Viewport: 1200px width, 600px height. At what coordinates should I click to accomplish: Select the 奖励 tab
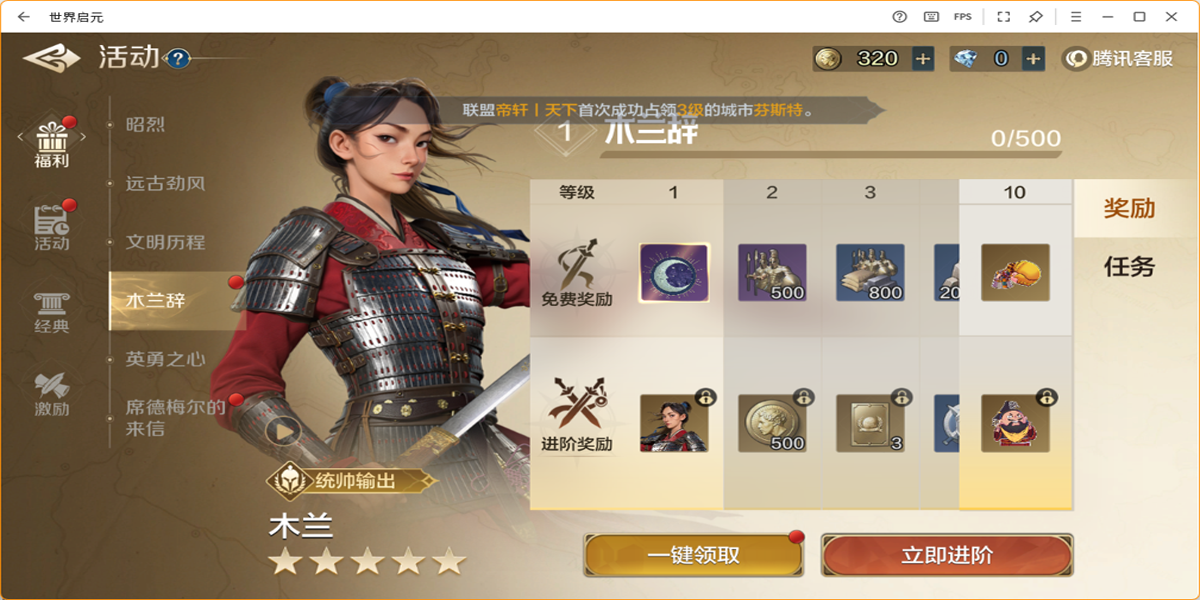pos(1129,208)
